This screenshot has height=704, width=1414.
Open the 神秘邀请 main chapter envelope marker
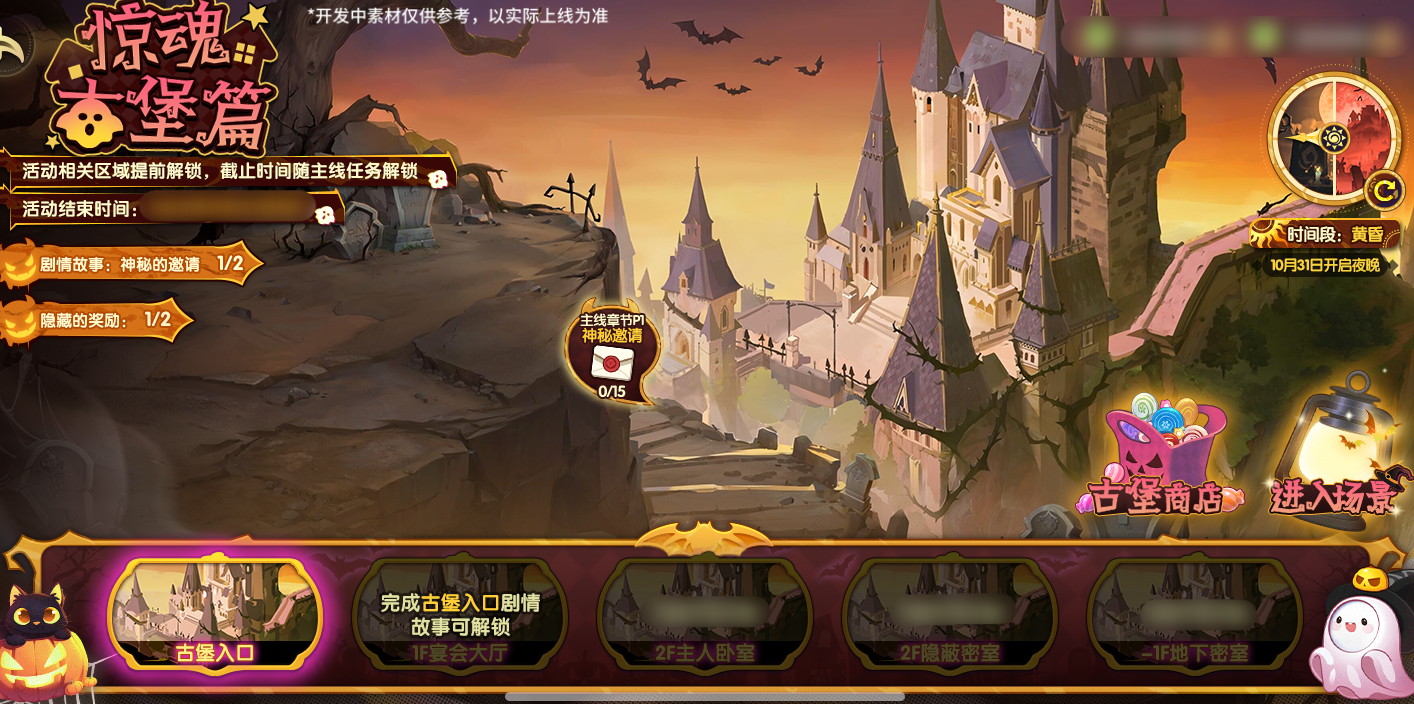(x=612, y=356)
